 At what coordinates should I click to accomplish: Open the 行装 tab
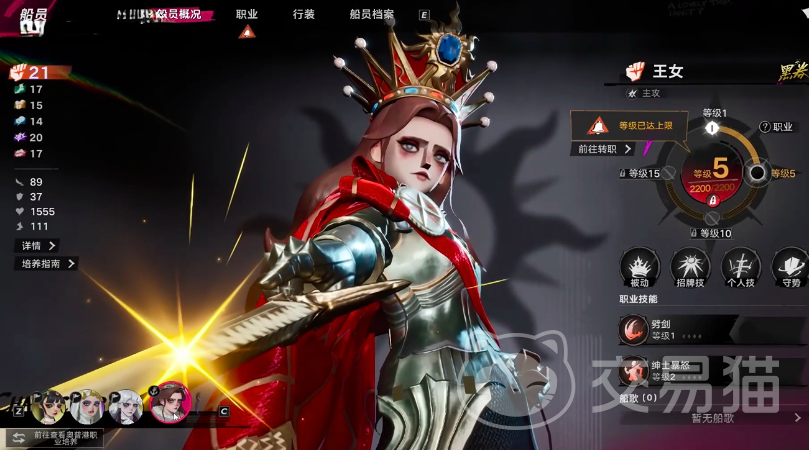coord(304,15)
